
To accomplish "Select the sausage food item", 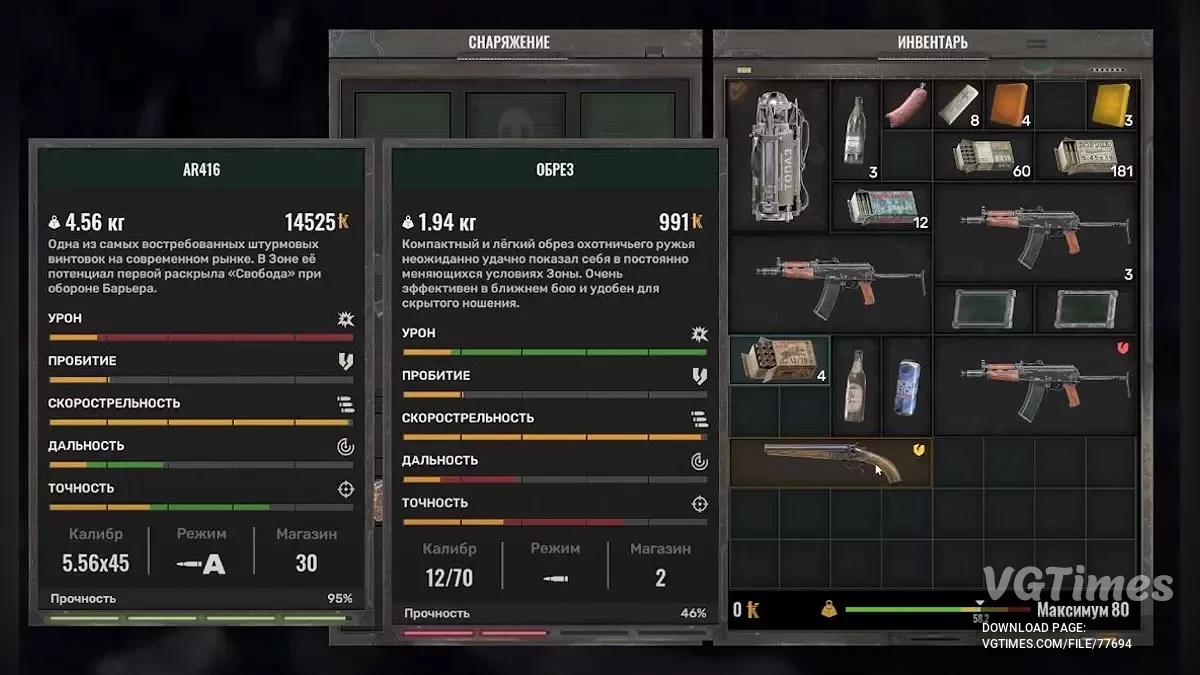I will point(906,105).
